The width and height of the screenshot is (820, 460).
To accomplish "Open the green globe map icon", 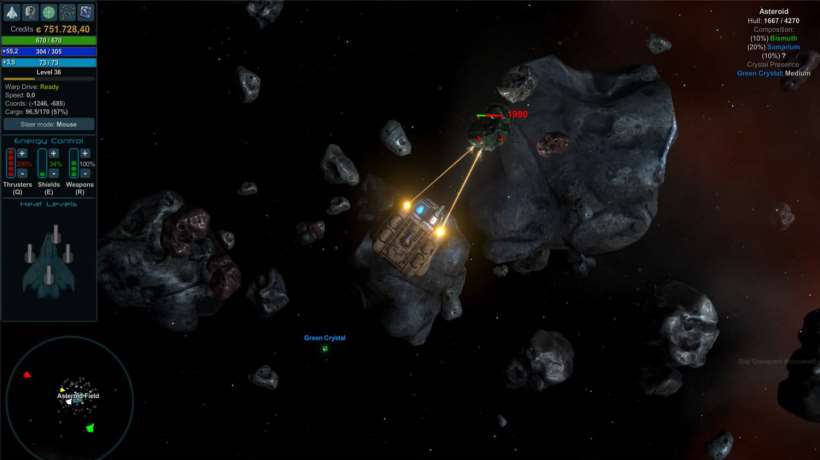I will (48, 12).
